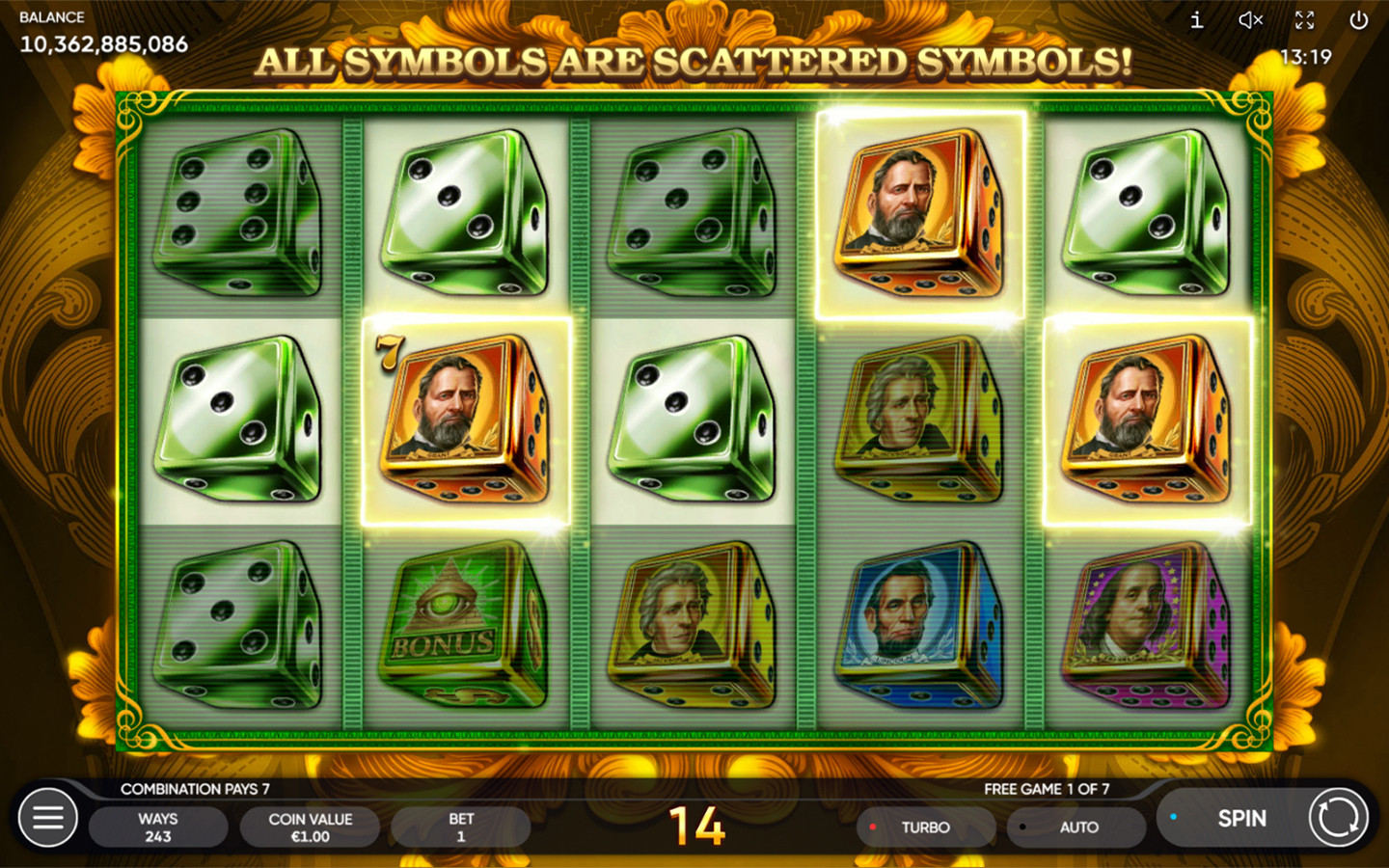1389x868 pixels.
Task: Click the power exit icon
Action: pyautogui.click(x=1358, y=20)
